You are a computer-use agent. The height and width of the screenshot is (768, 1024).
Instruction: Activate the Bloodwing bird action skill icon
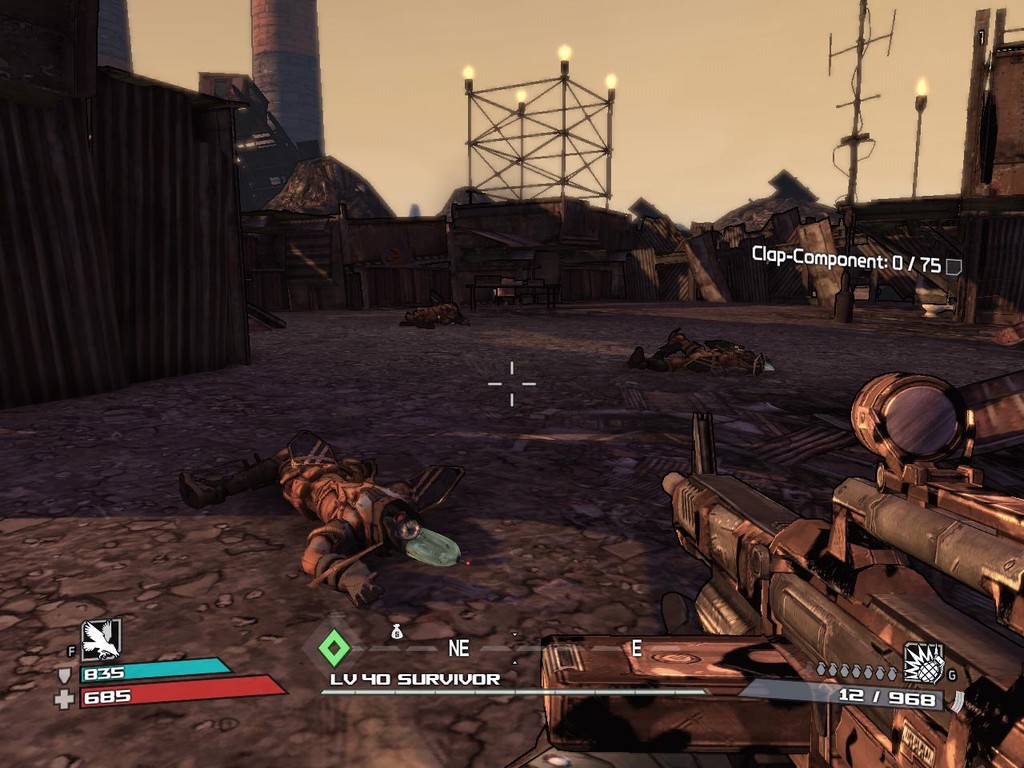(x=101, y=639)
